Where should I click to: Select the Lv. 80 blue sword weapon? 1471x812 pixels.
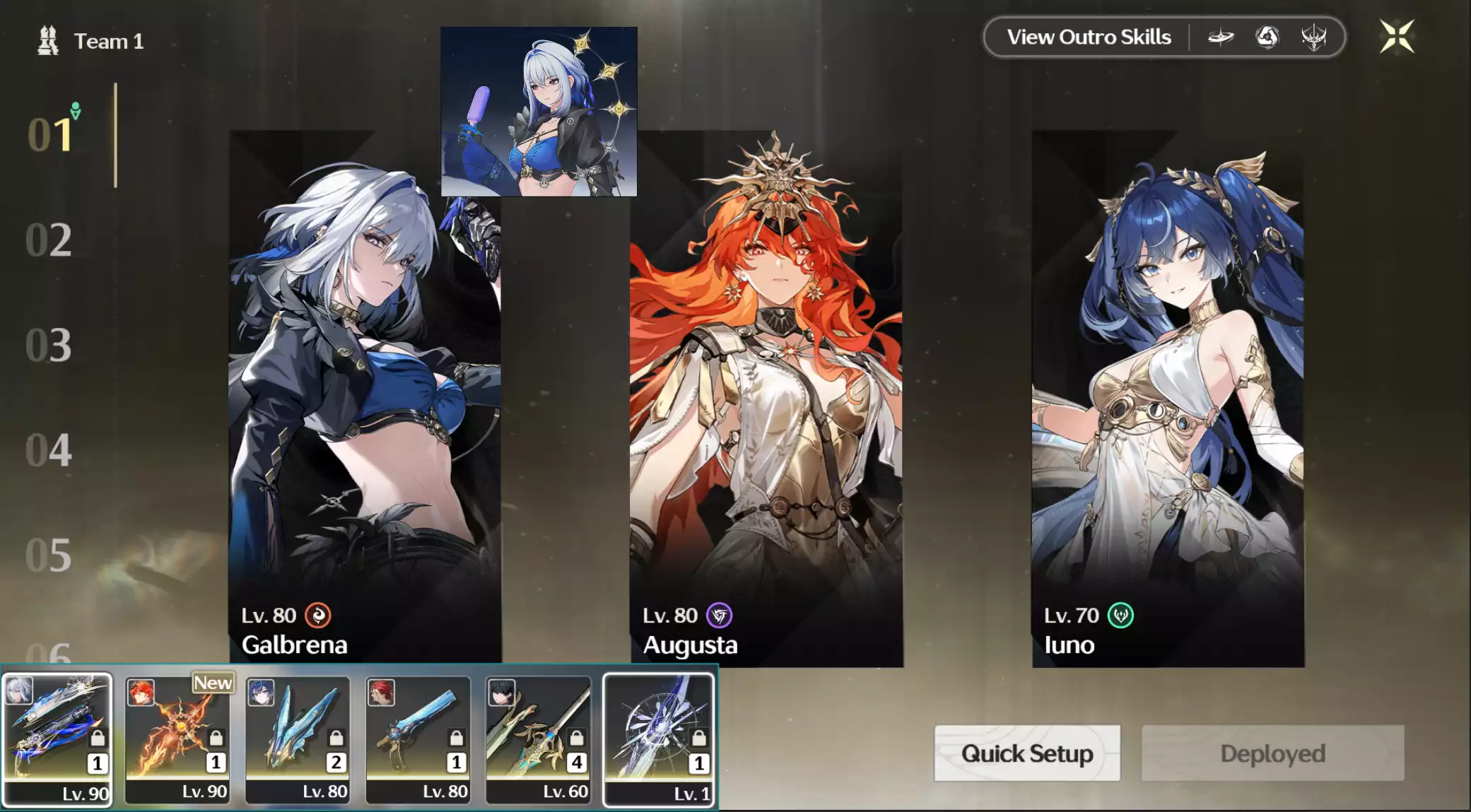pyautogui.click(x=418, y=739)
